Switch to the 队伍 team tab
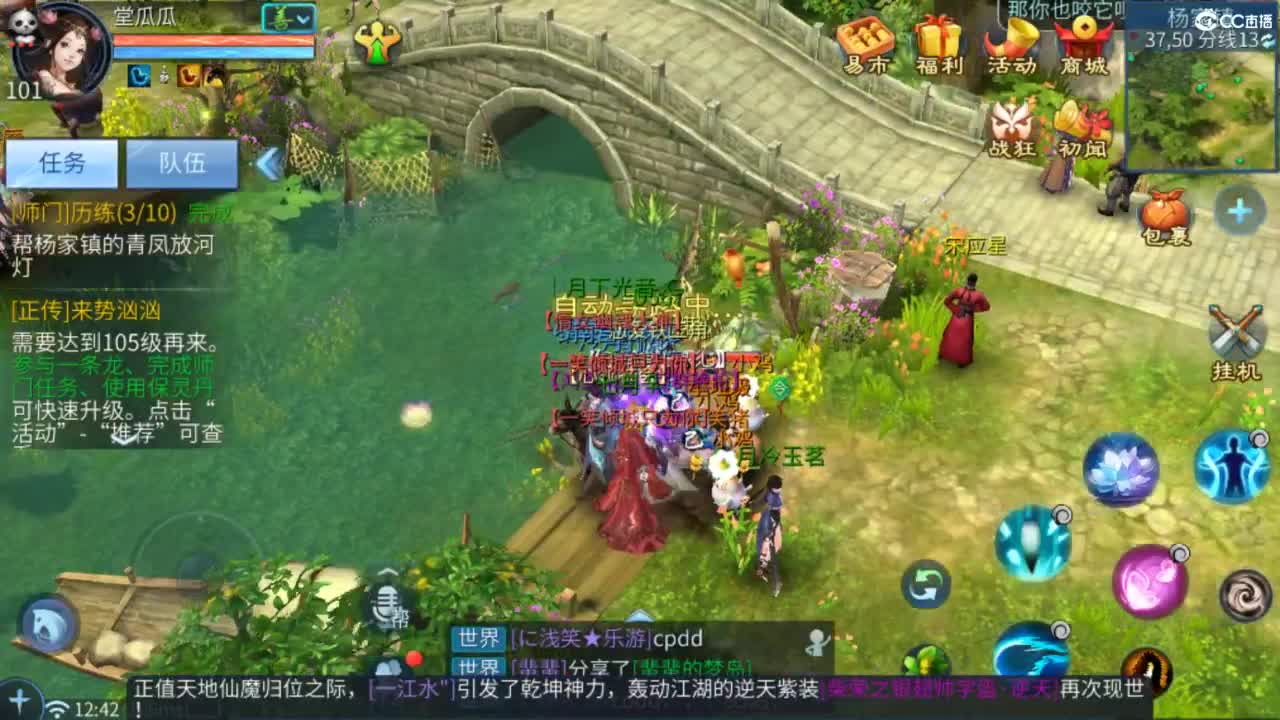This screenshot has width=1280, height=720. [183, 164]
